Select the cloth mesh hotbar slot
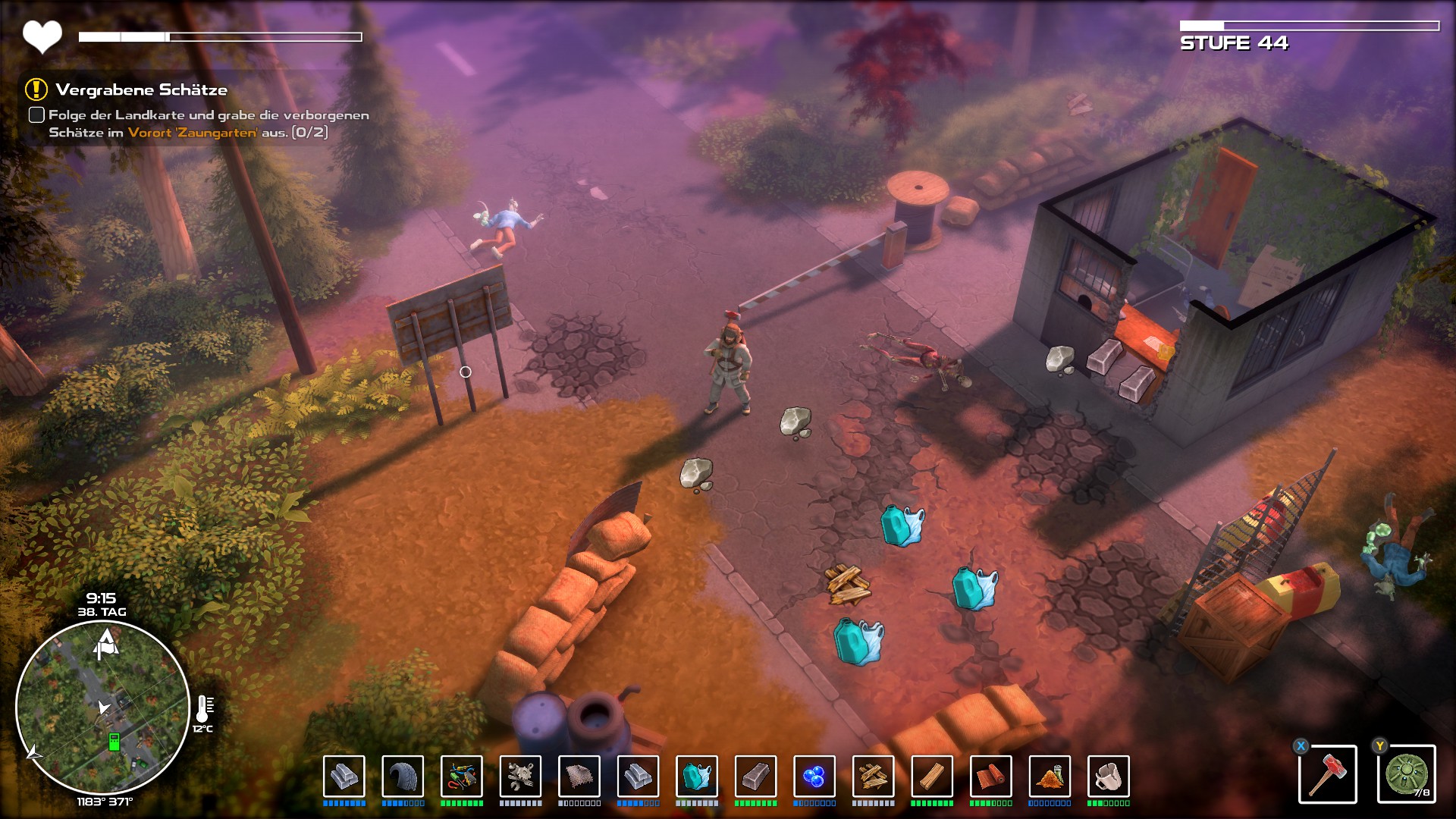Screen dimensions: 1456x819 pos(579,777)
